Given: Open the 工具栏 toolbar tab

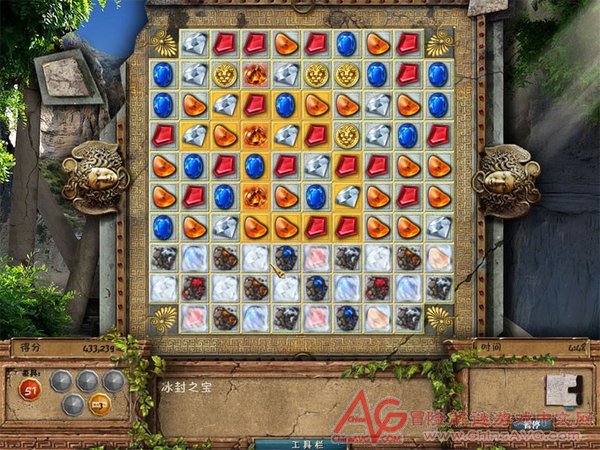Looking at the screenshot, I should (x=300, y=443).
